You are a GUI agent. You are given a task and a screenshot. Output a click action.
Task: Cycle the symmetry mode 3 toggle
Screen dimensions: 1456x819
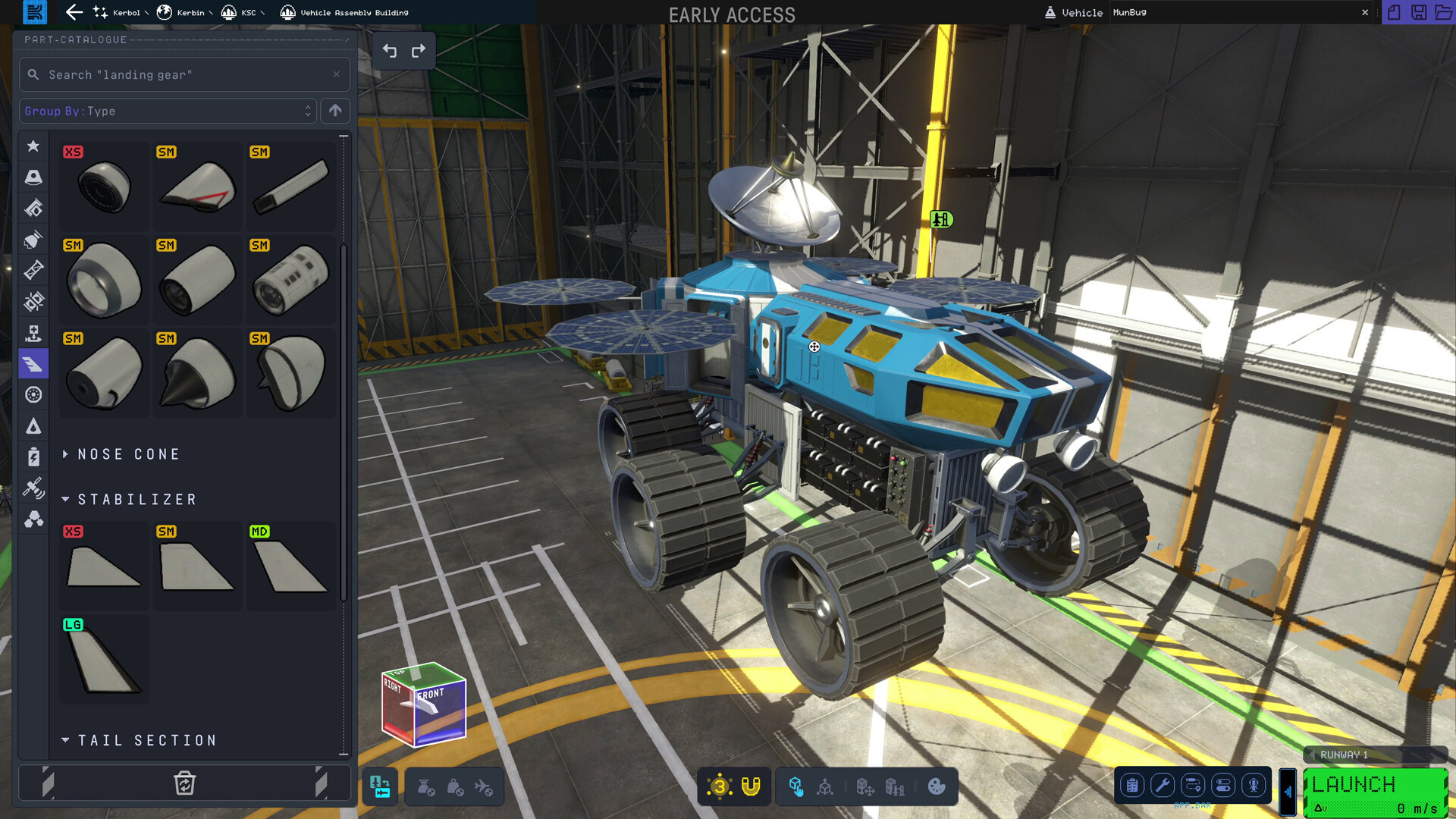(x=719, y=786)
